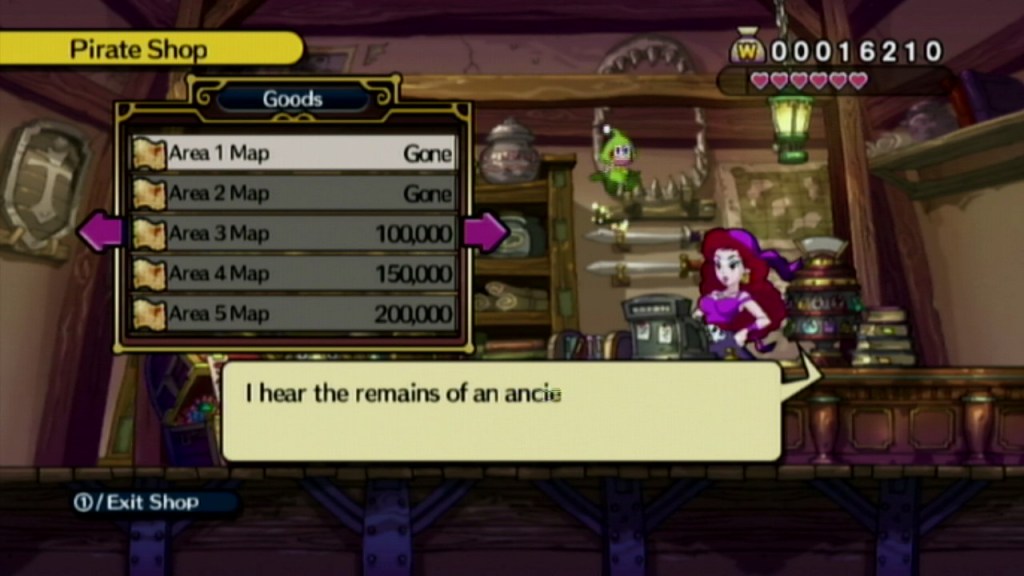Select the 200,000 Area 5 Map
This screenshot has width=1024, height=576.
[x=293, y=313]
